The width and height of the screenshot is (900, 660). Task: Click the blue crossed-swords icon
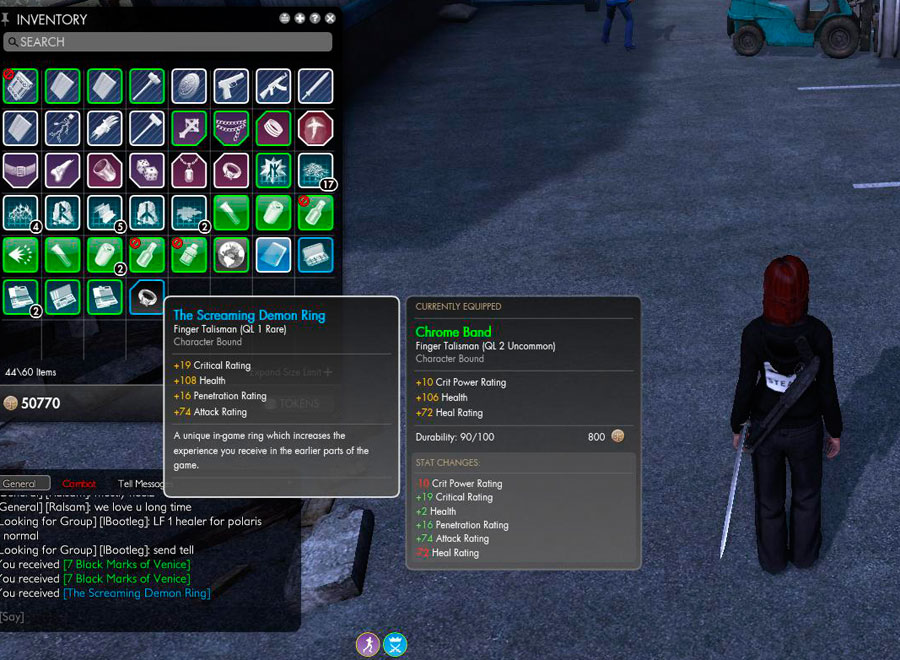coord(395,645)
